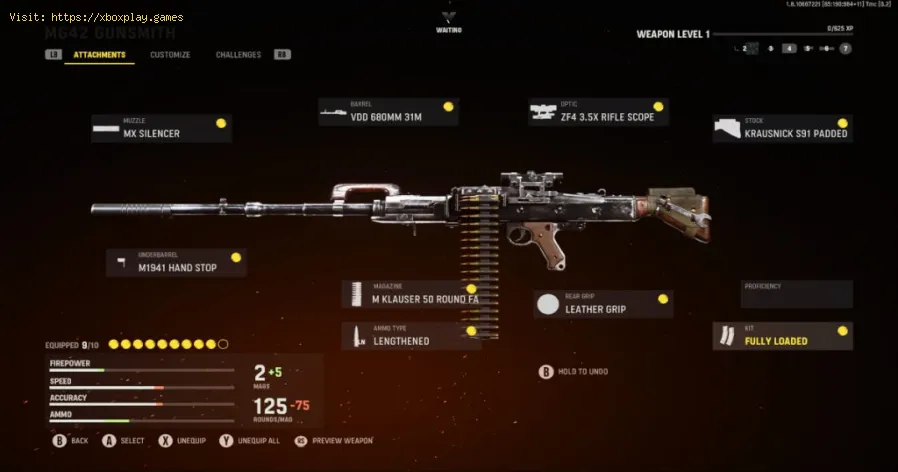898x472 pixels.
Task: Open the ZF4 3.5X Rifle Scope optic slot
Action: (x=598, y=112)
